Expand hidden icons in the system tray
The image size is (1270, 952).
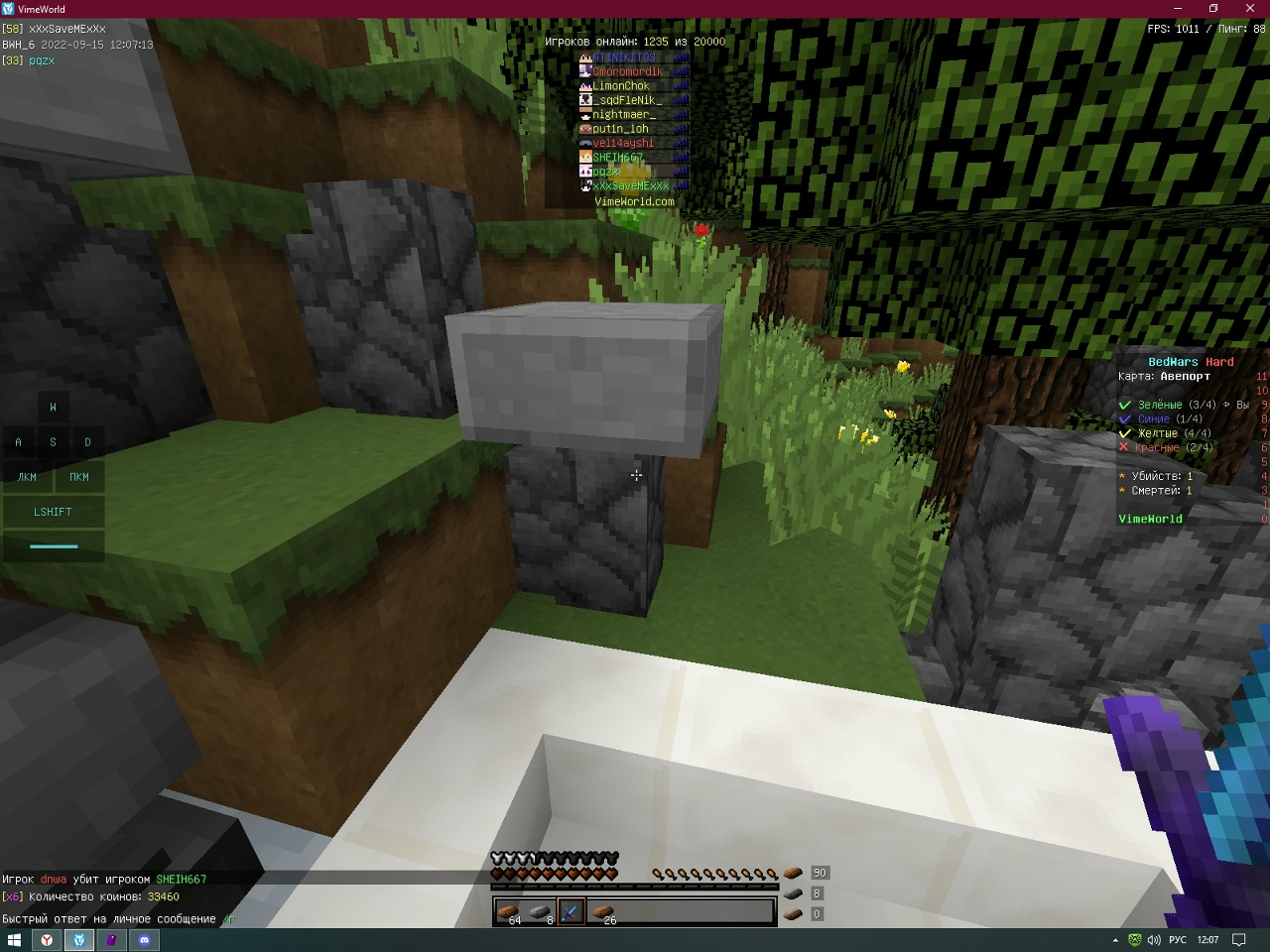pos(1113,940)
